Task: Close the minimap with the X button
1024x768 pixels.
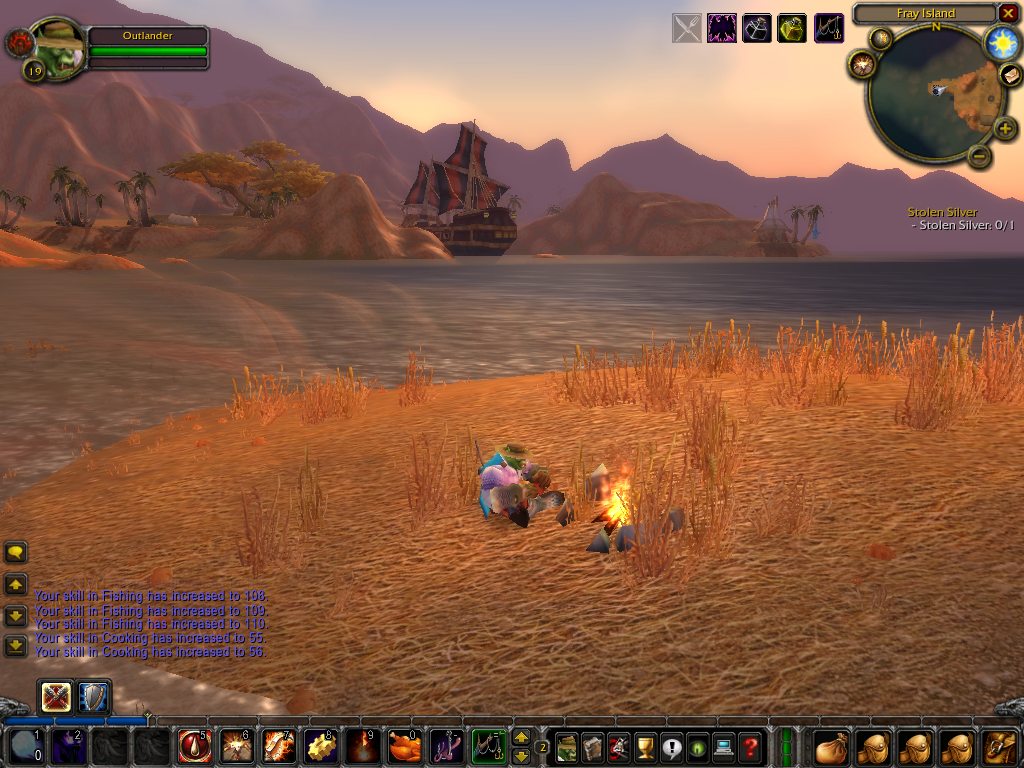Action: (1008, 13)
